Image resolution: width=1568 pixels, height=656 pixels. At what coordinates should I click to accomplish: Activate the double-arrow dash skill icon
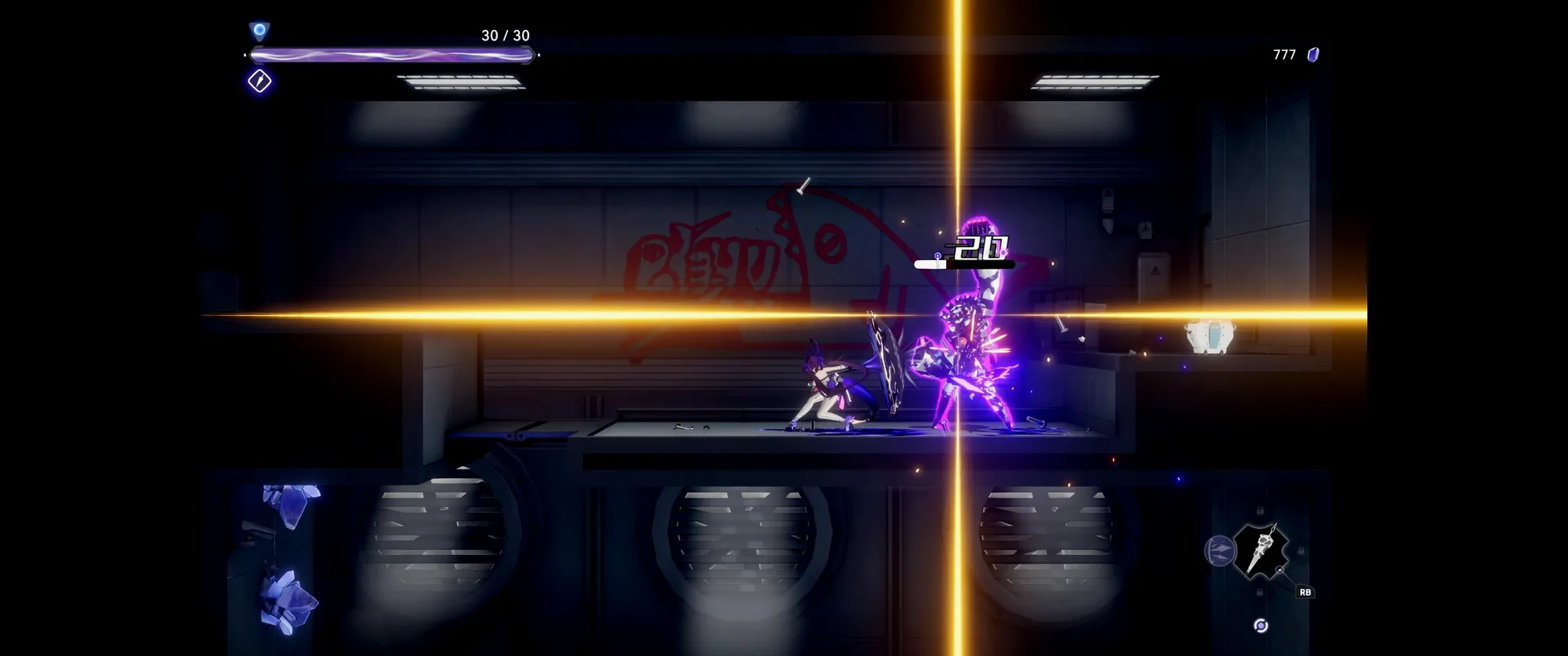[1219, 551]
